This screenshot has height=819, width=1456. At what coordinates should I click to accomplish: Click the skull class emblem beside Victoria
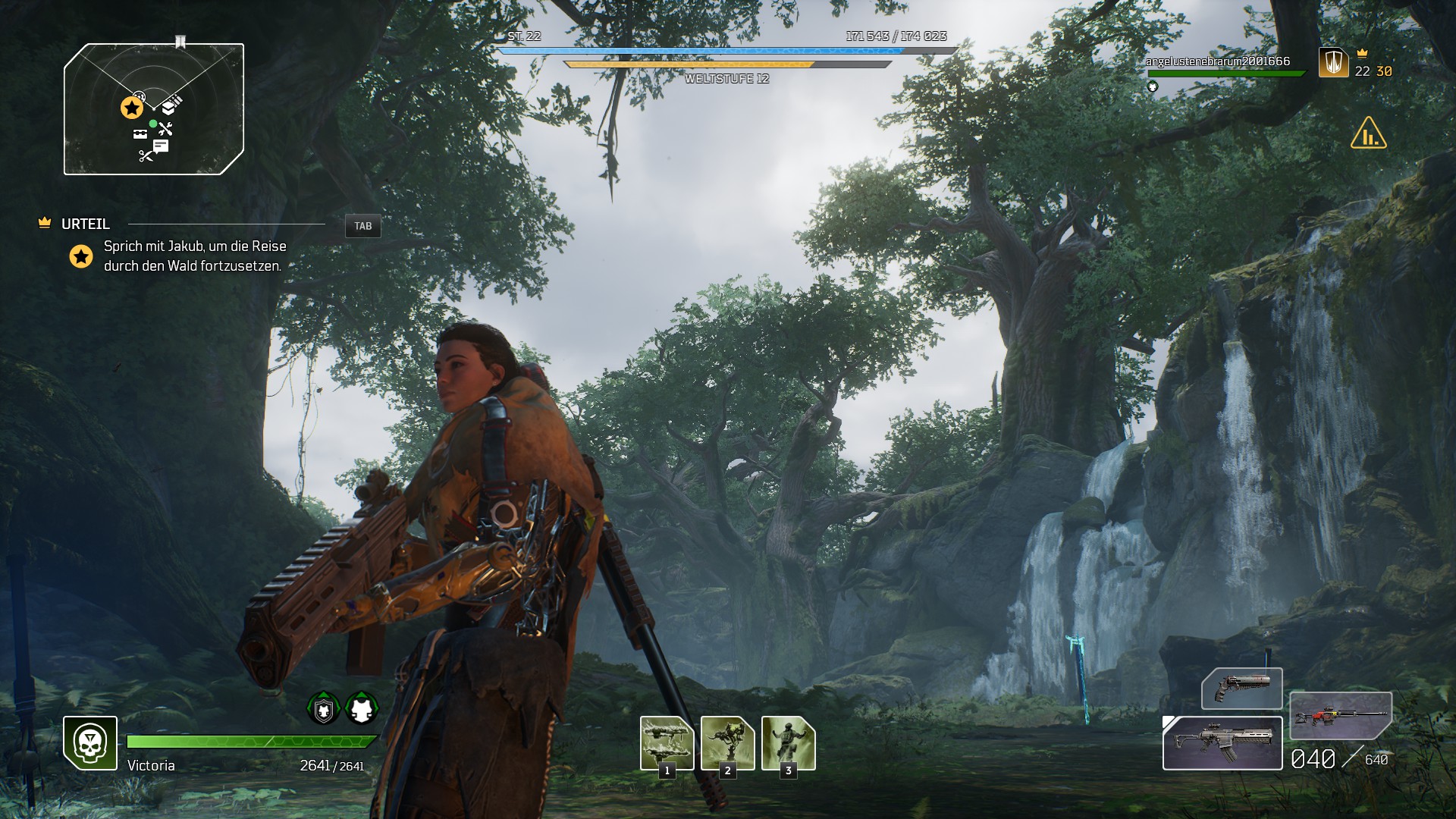pyautogui.click(x=90, y=742)
